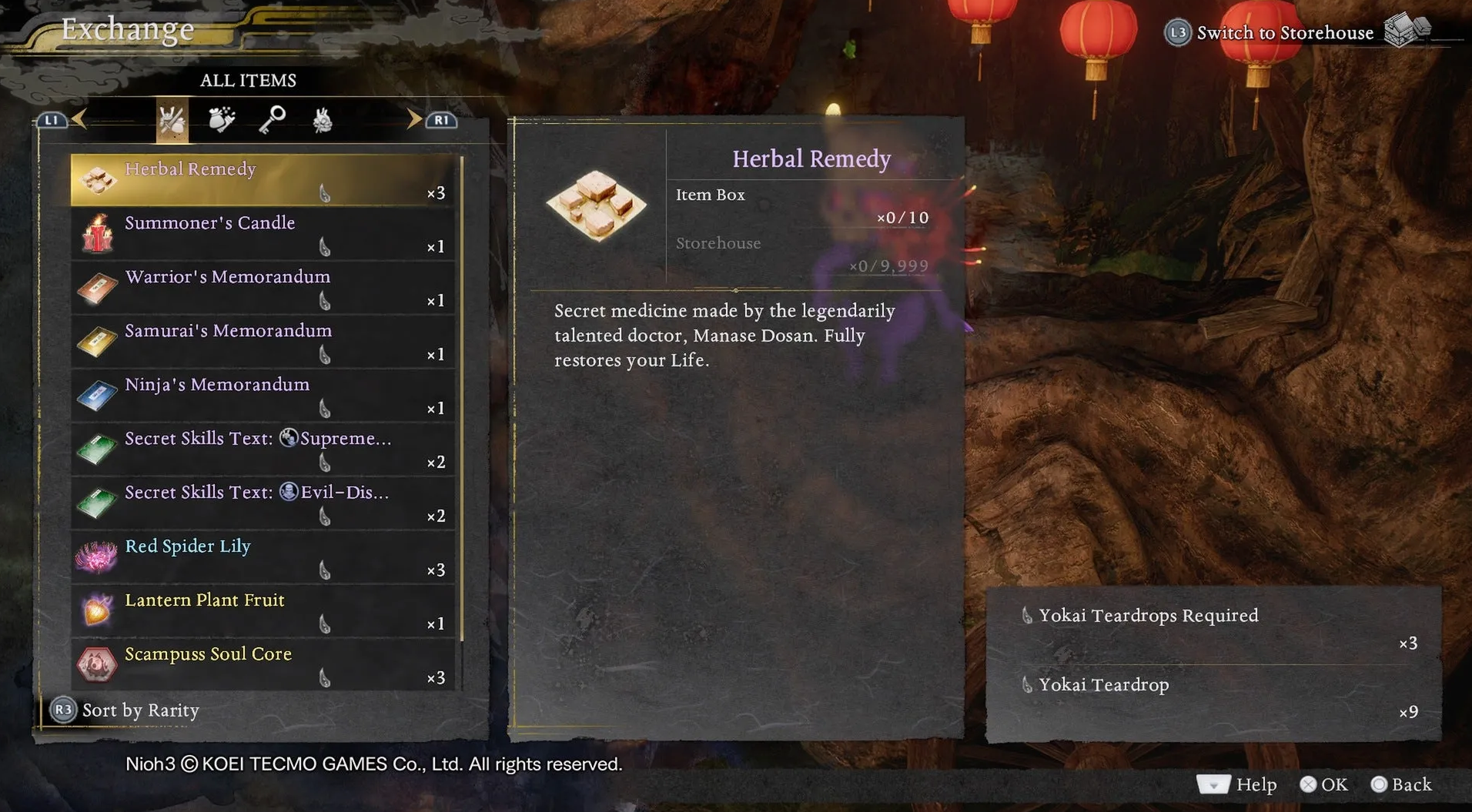Screen dimensions: 1472x812
Task: Pick the Red Spider Lily item
Action: (x=262, y=556)
